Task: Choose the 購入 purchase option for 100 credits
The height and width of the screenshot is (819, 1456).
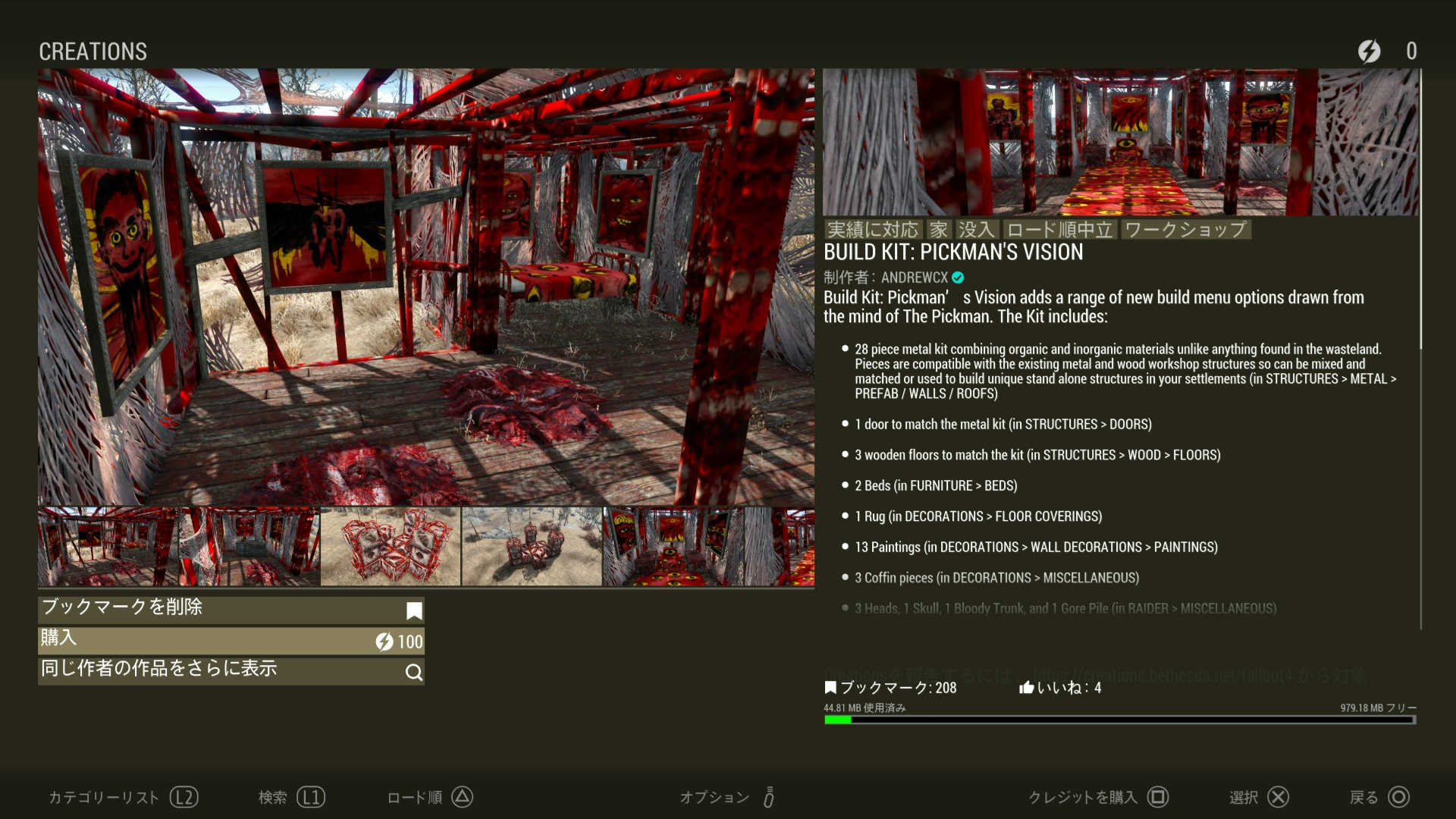Action: coord(231,640)
